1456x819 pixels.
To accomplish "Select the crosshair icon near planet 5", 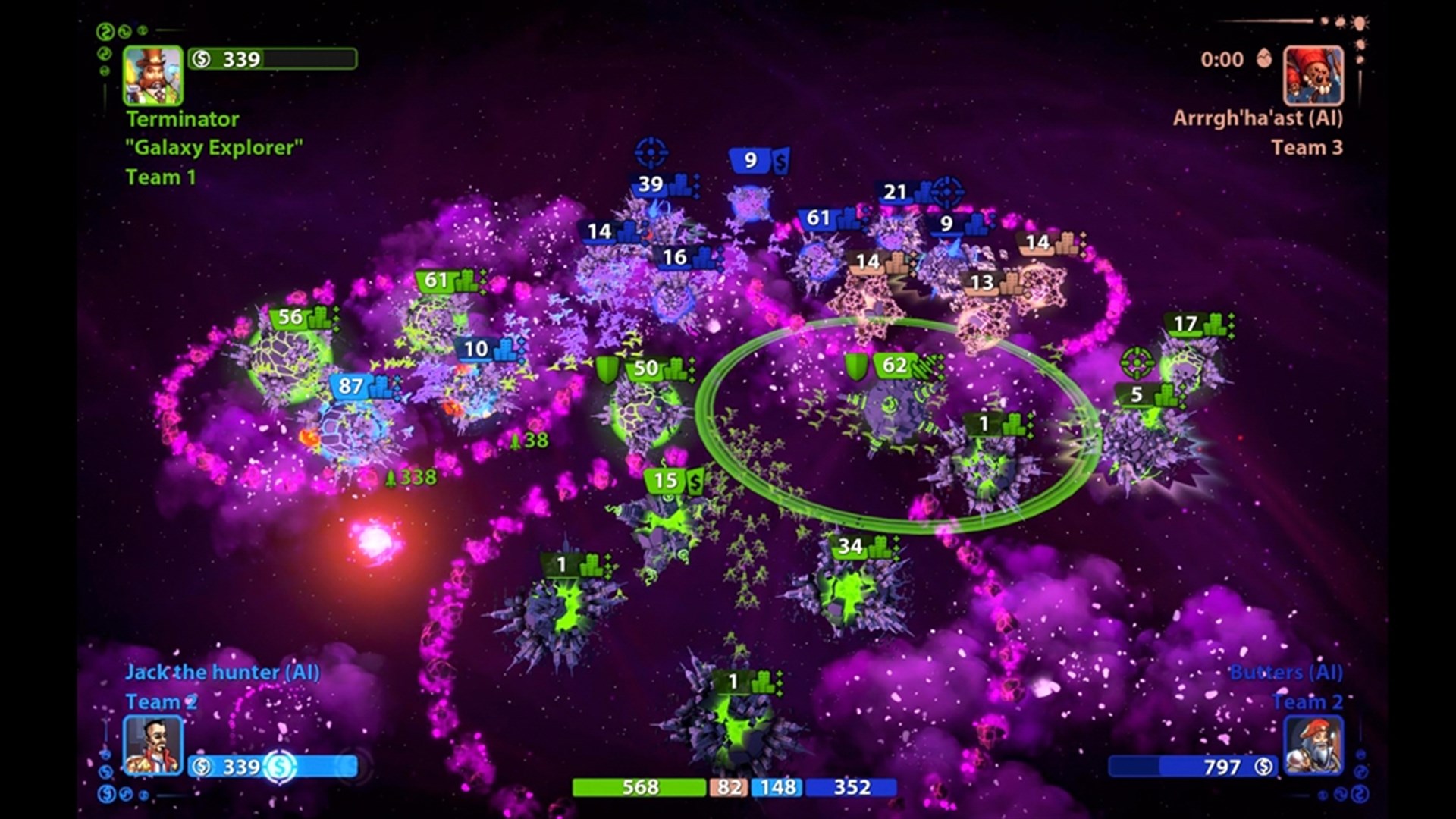I will (1136, 361).
